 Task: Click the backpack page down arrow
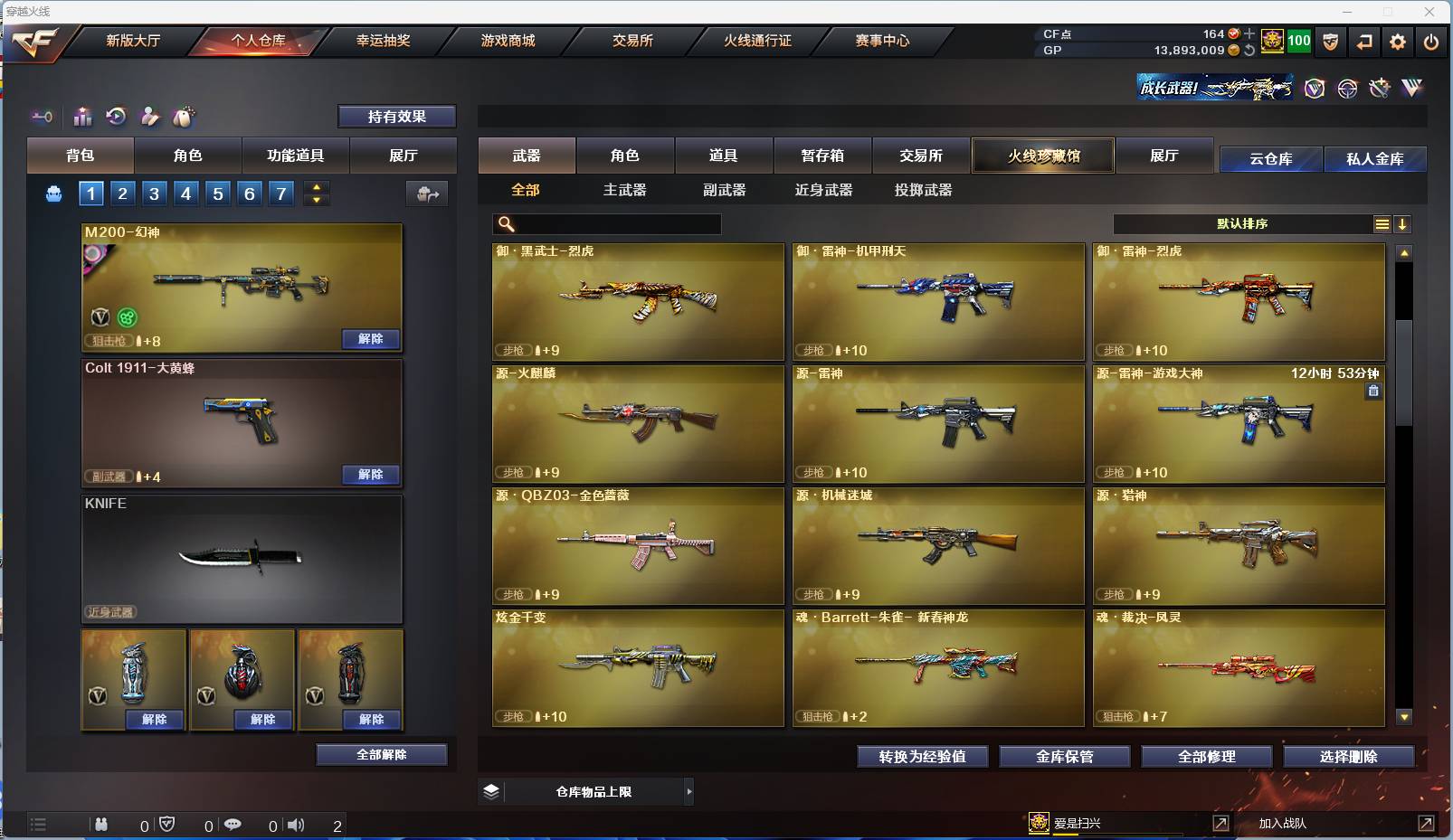coord(315,201)
